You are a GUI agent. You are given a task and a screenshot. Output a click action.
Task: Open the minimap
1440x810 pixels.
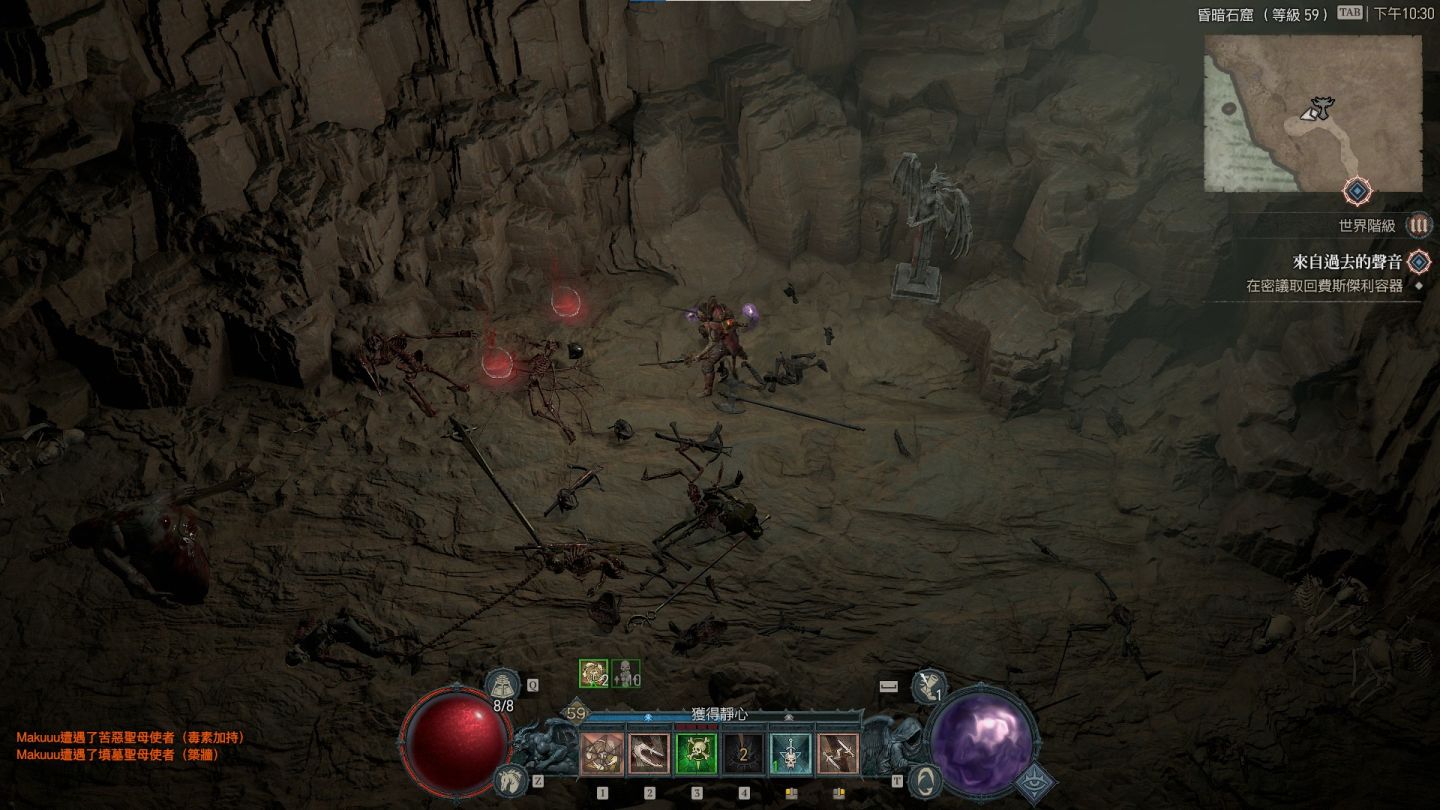click(x=1312, y=113)
